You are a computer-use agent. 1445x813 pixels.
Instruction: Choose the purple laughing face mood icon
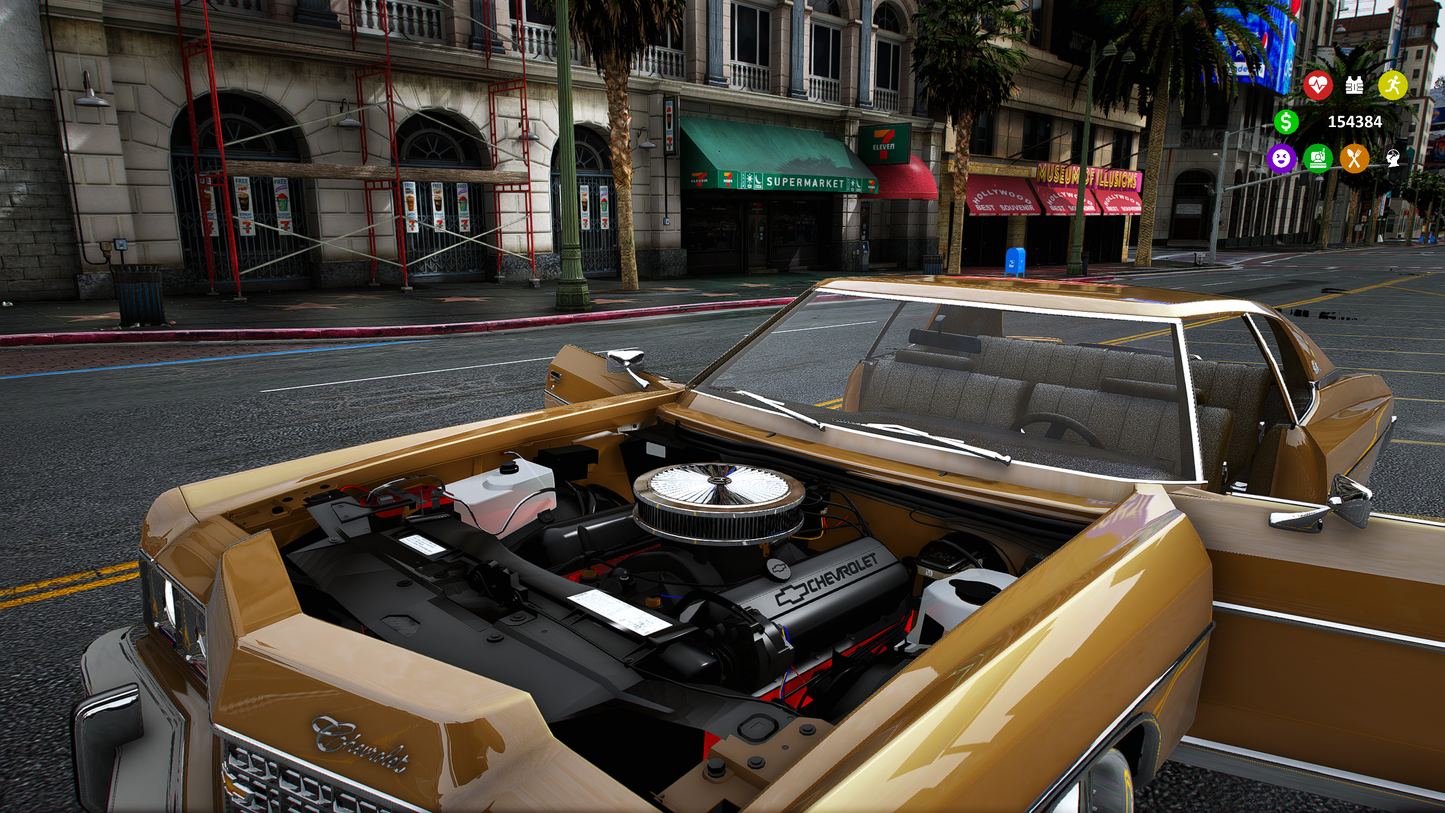click(1281, 158)
